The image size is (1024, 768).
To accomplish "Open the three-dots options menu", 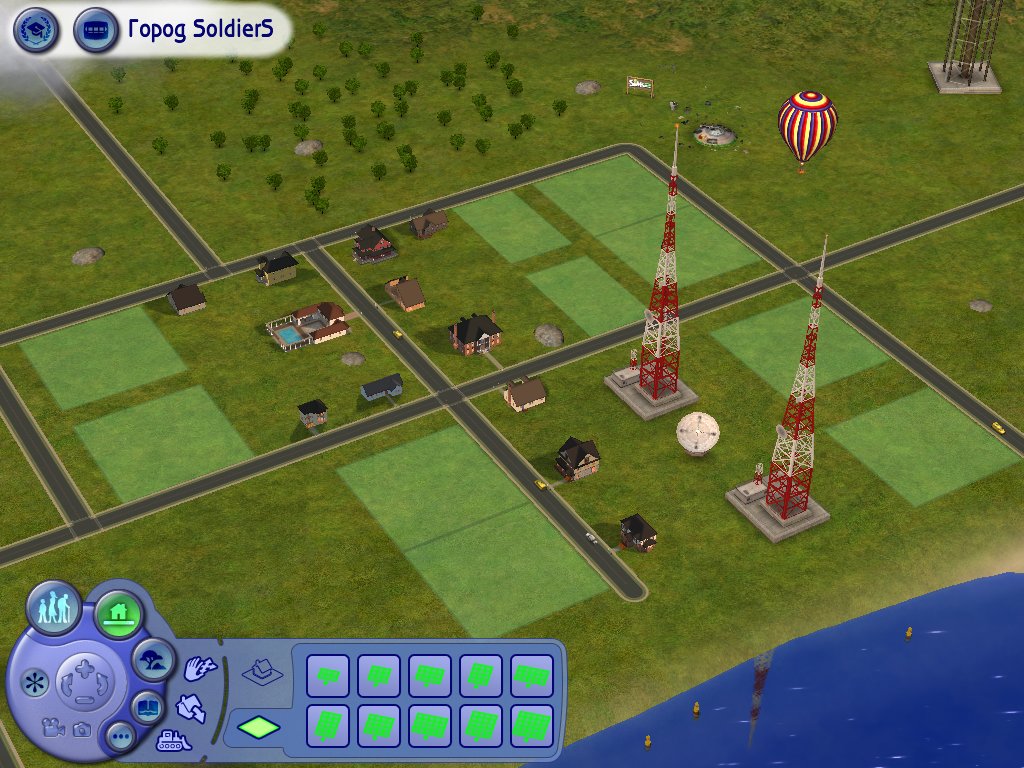I will [x=122, y=738].
